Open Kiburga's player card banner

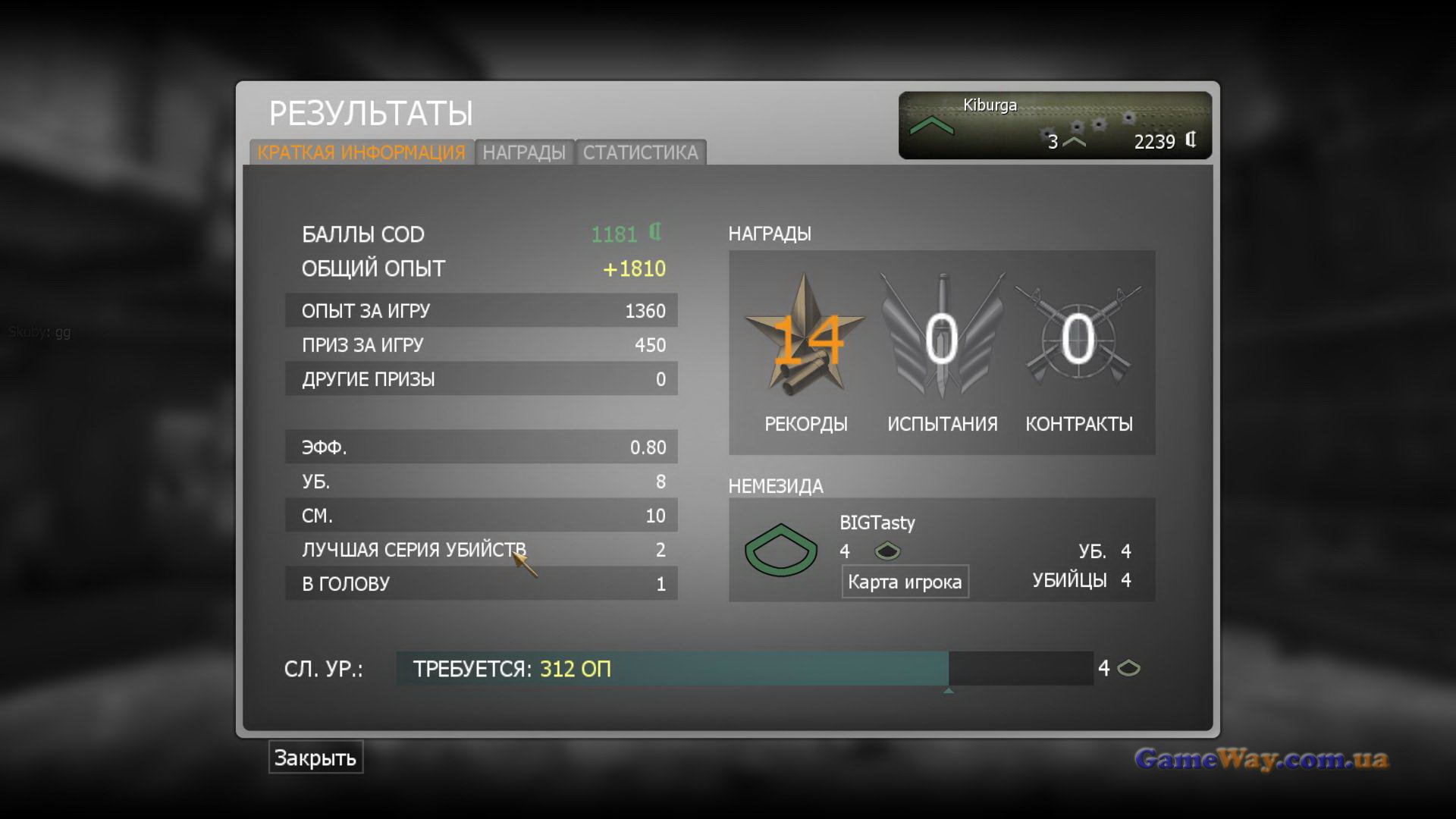[x=1054, y=125]
